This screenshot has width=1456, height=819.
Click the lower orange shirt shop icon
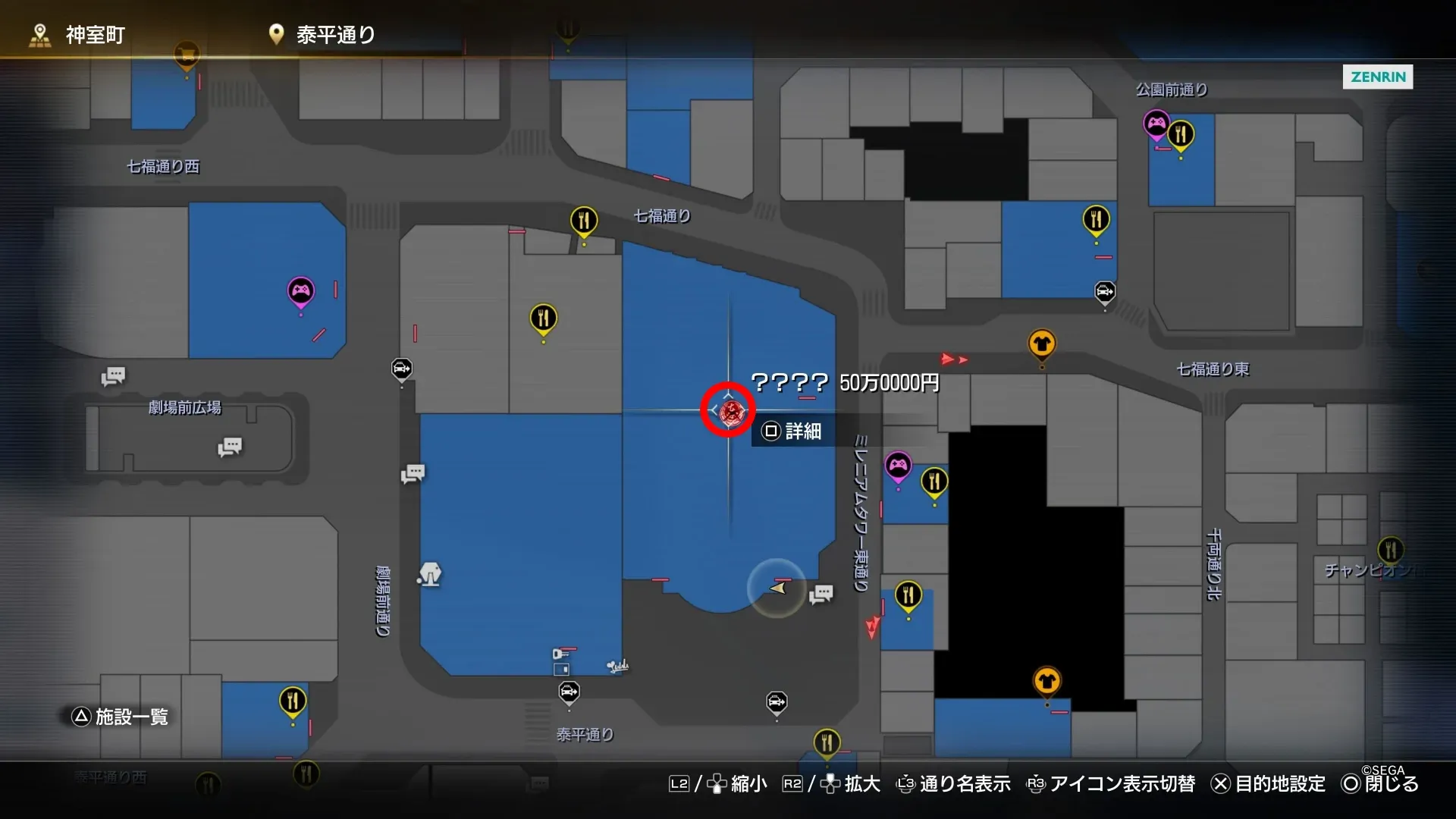click(x=1048, y=680)
